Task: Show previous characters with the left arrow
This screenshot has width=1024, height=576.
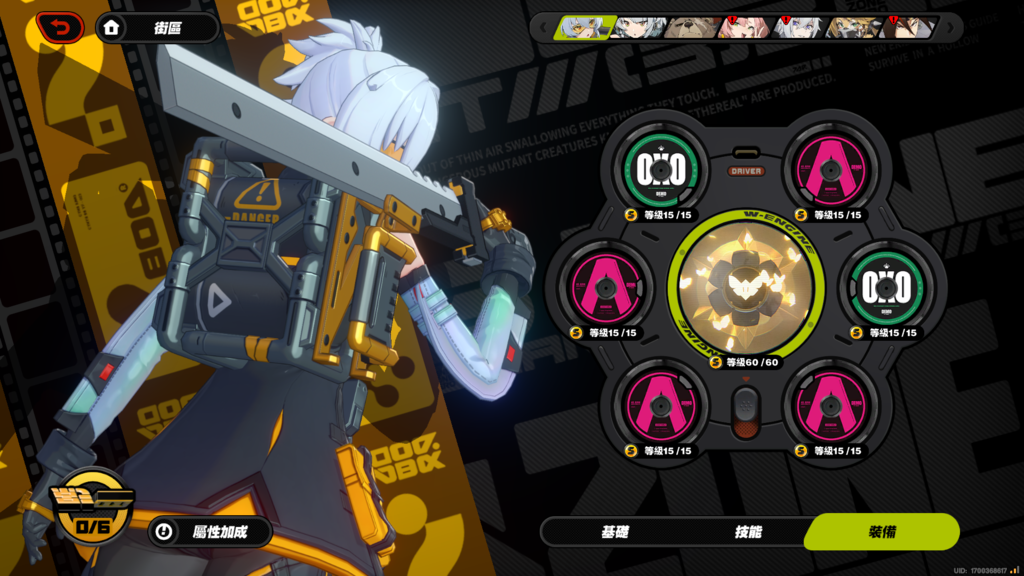Action: pyautogui.click(x=541, y=27)
